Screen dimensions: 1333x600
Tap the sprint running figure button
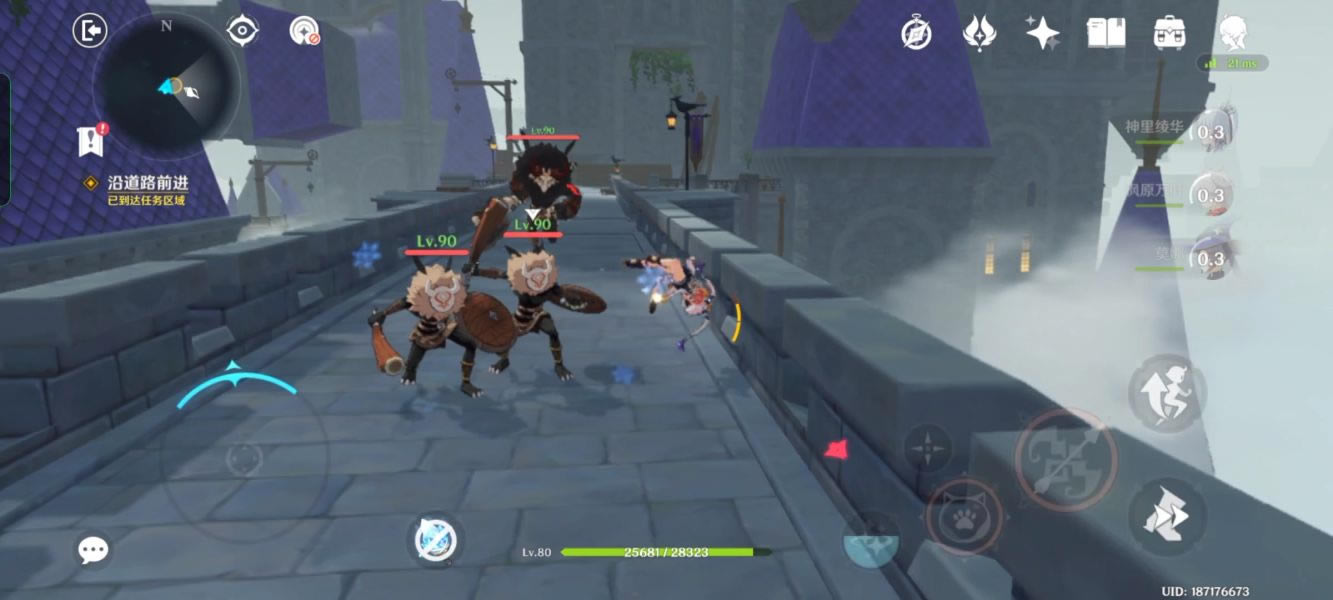pyautogui.click(x=1167, y=393)
